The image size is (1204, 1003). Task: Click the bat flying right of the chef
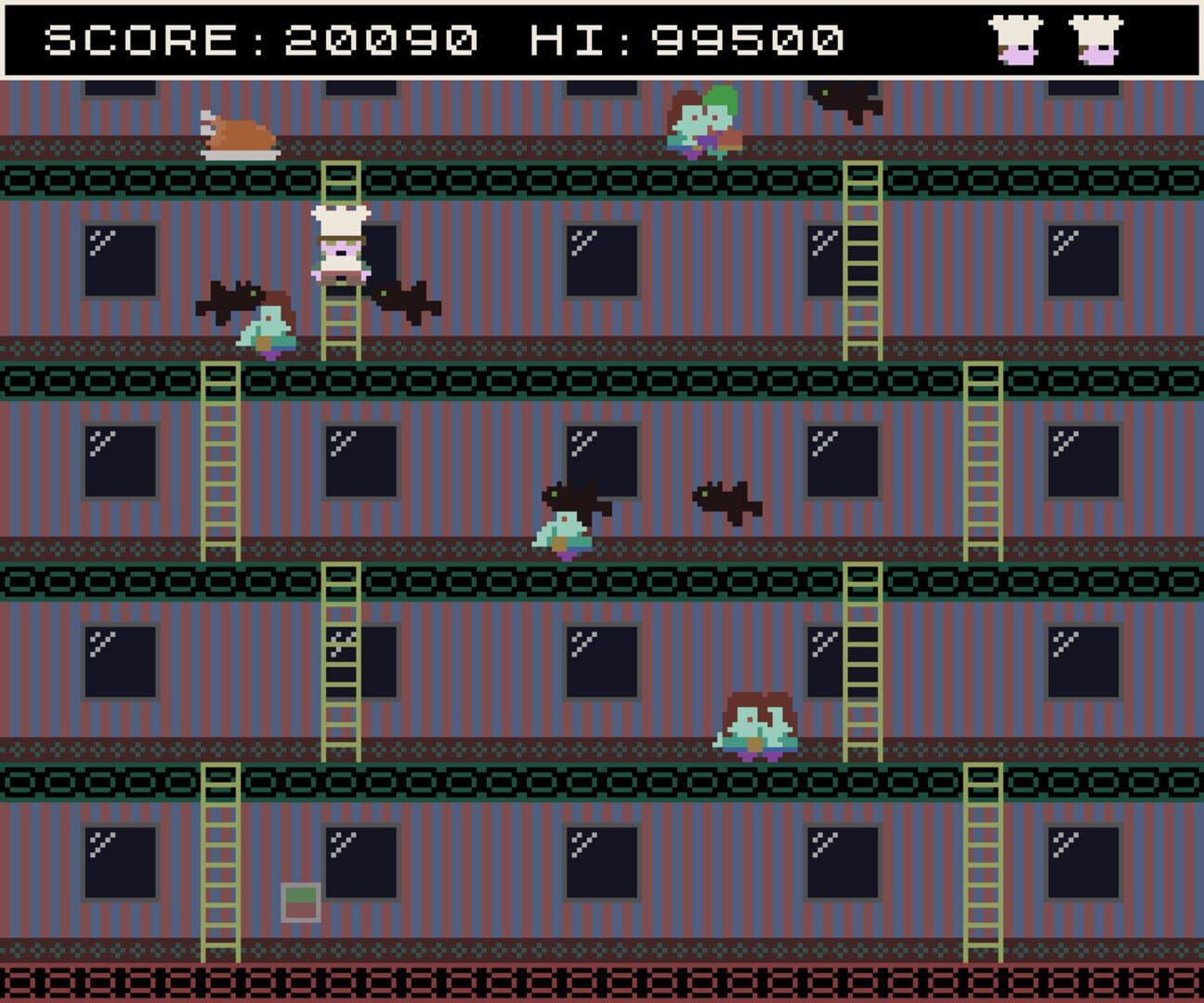[x=407, y=299]
